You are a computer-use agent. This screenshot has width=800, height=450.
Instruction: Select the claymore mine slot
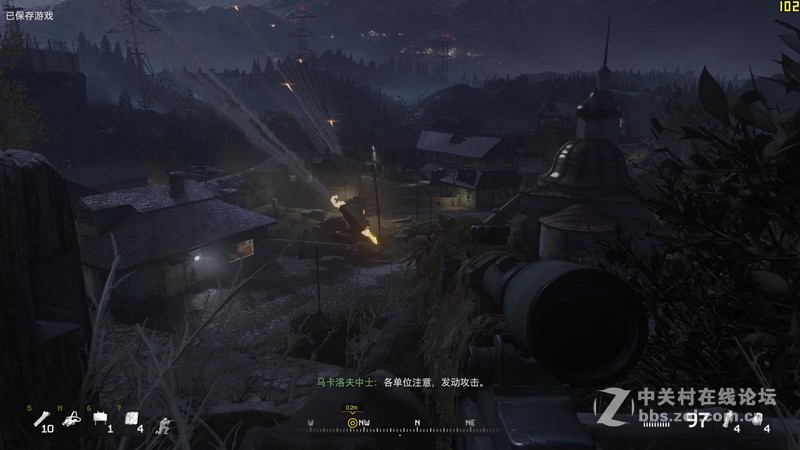[100, 421]
